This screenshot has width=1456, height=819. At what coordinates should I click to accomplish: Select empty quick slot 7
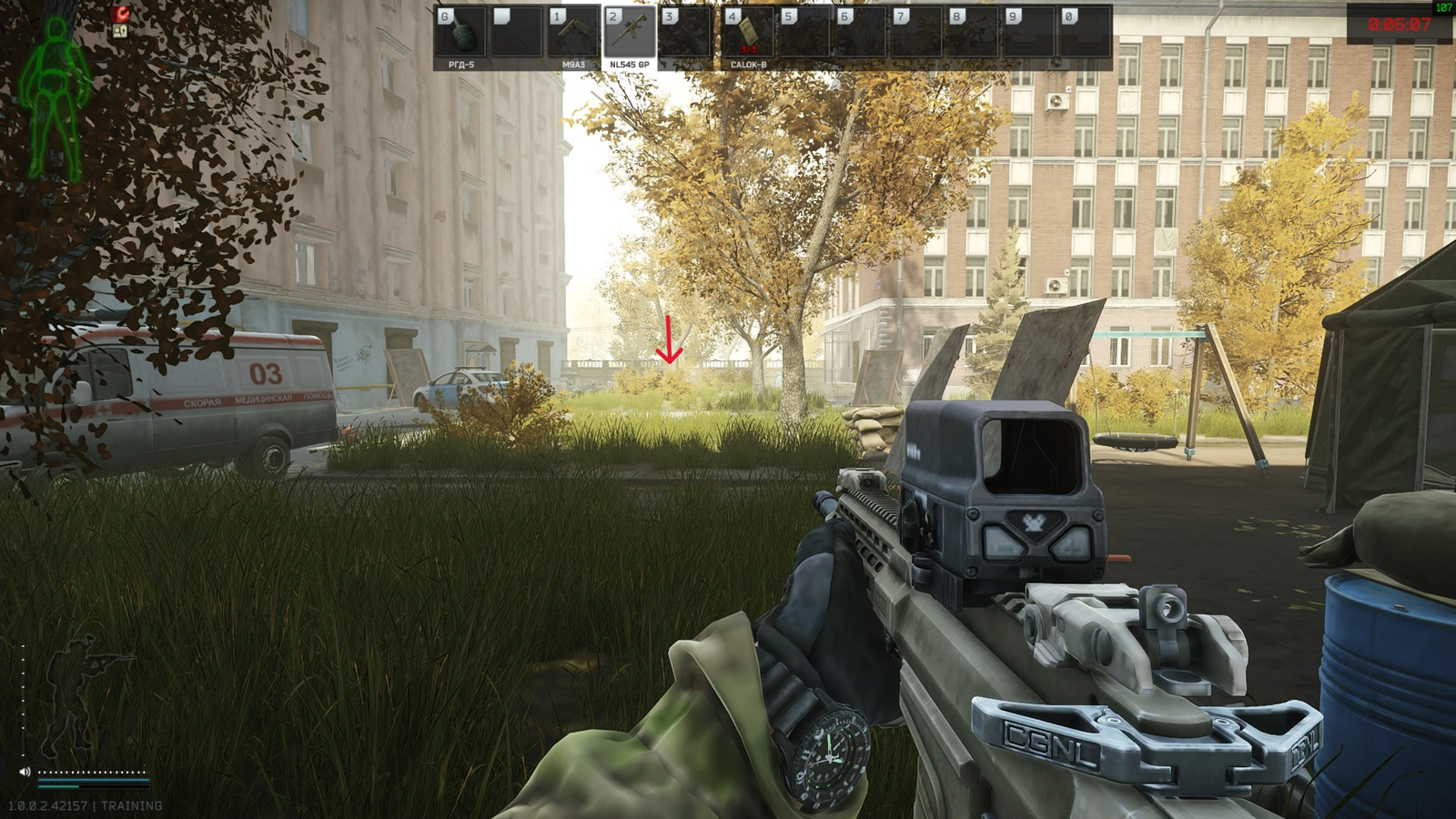coord(915,30)
